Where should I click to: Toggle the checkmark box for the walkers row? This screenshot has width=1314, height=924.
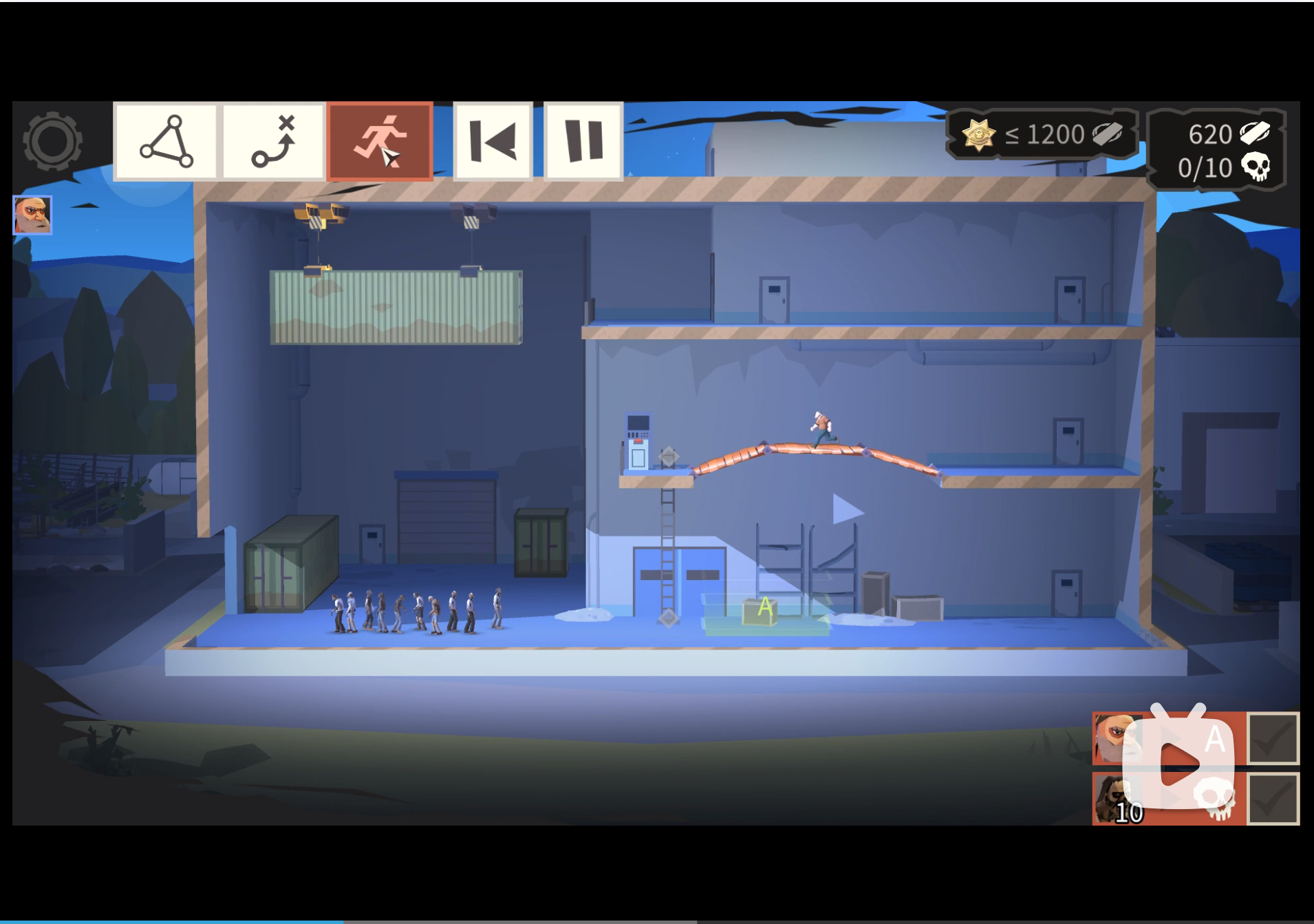[x=1273, y=798]
